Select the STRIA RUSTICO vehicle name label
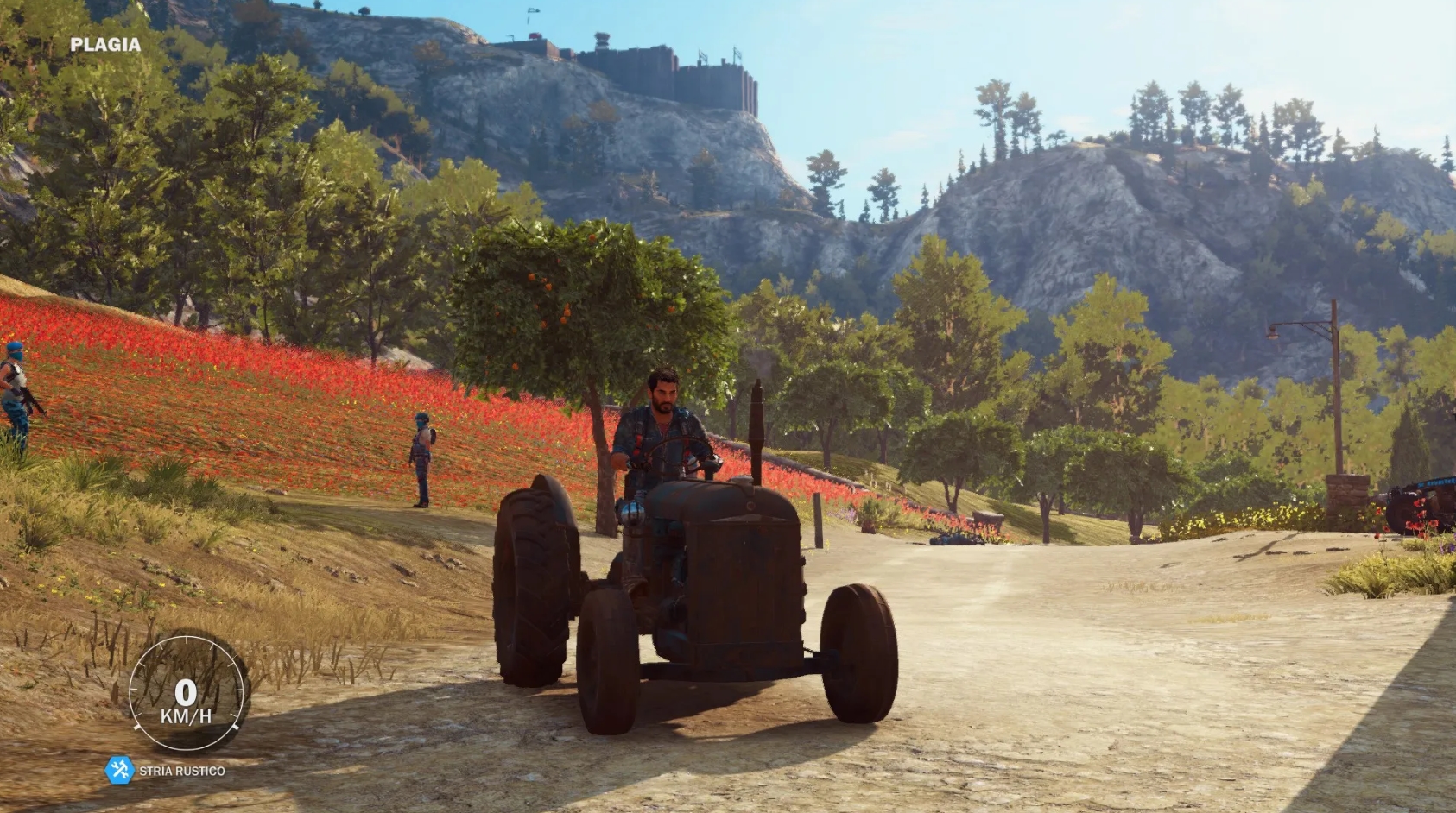This screenshot has width=1456, height=813. (183, 771)
